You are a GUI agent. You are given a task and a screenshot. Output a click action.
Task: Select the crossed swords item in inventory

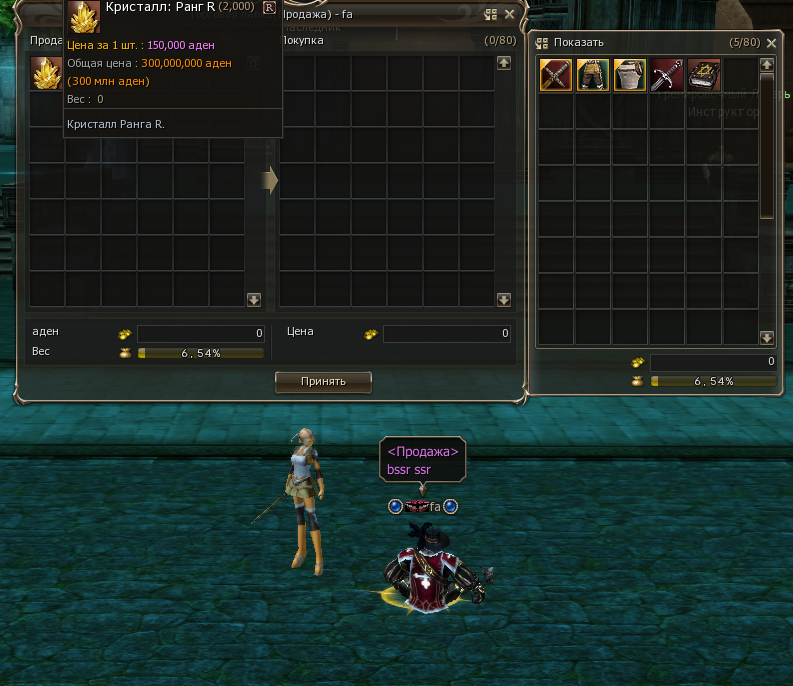point(556,76)
